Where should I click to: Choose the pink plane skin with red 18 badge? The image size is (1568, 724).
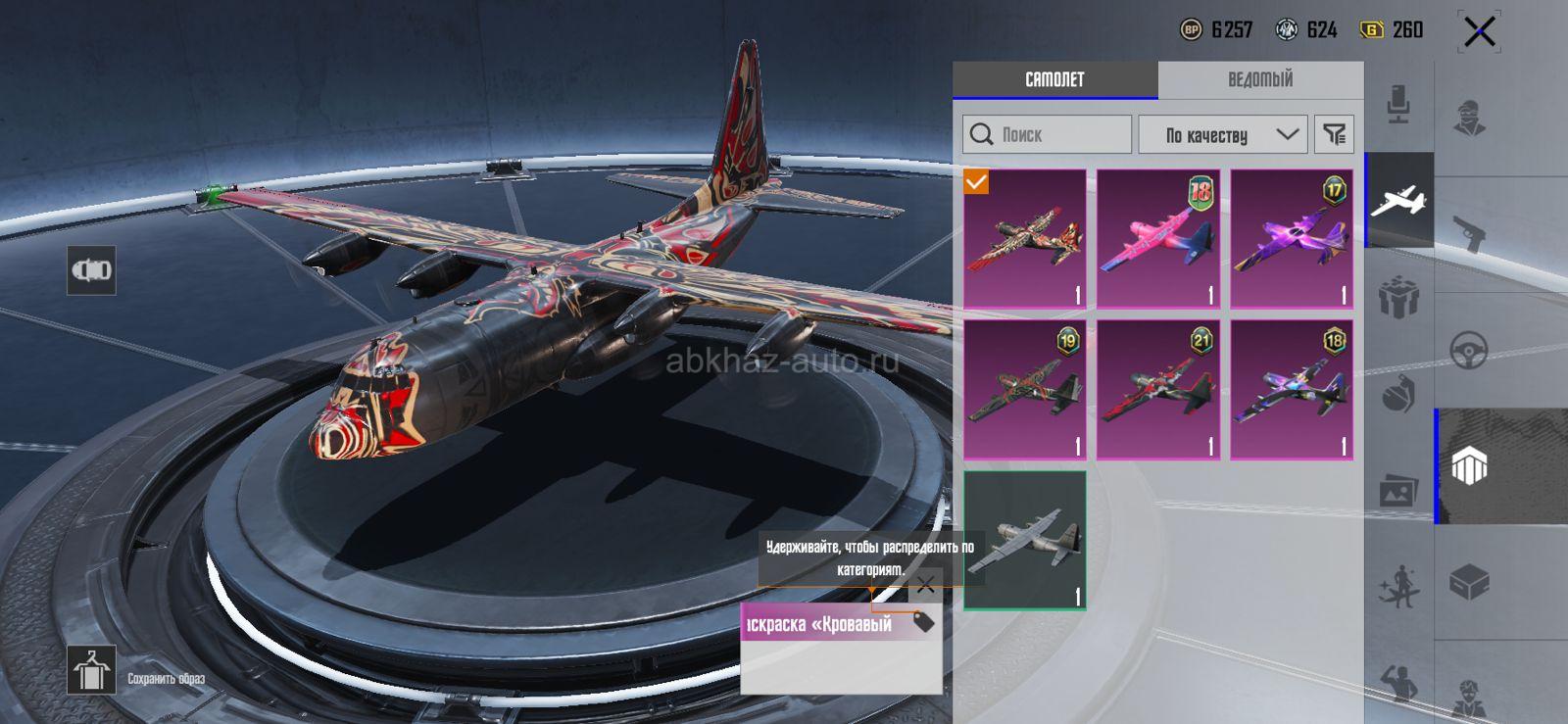coord(1158,239)
